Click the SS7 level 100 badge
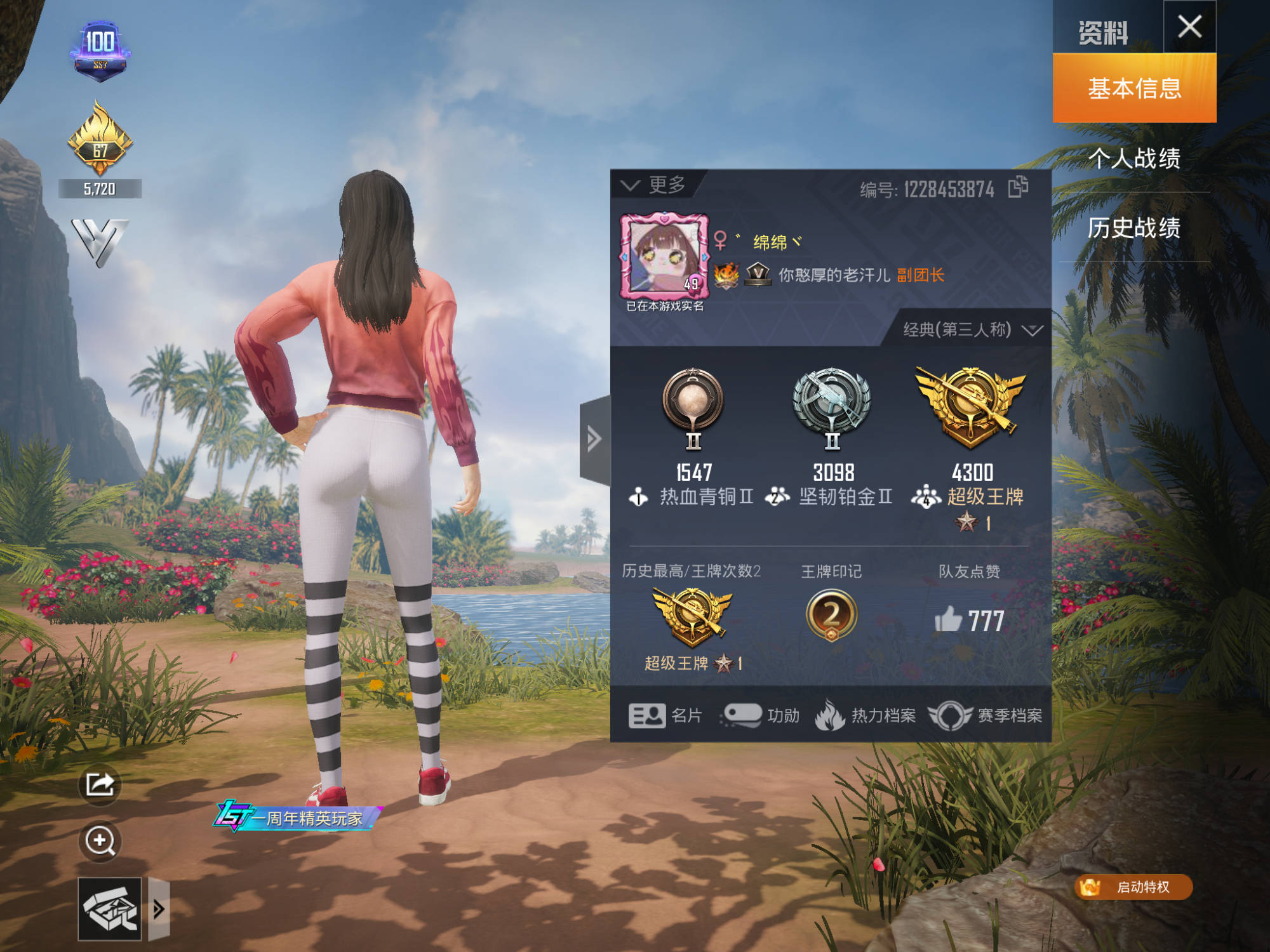Image resolution: width=1270 pixels, height=952 pixels. (100, 51)
